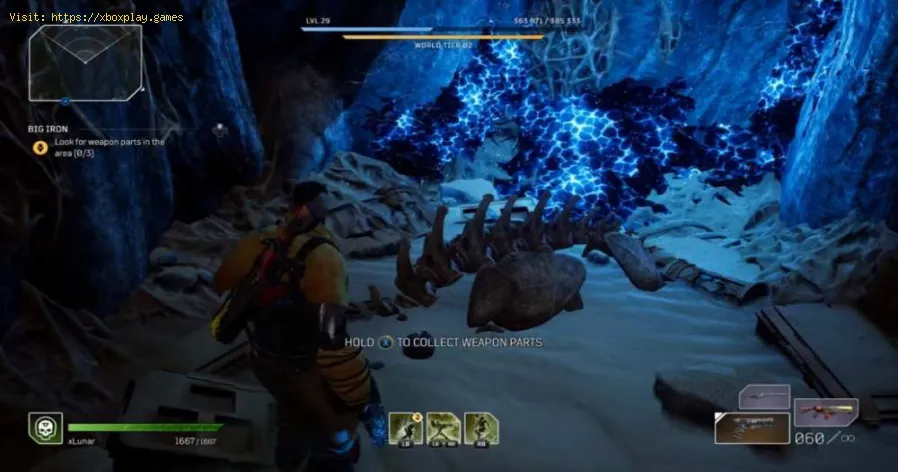Viewport: 898px width, 472px height.
Task: Activate the middle skill icon
Action: click(442, 428)
